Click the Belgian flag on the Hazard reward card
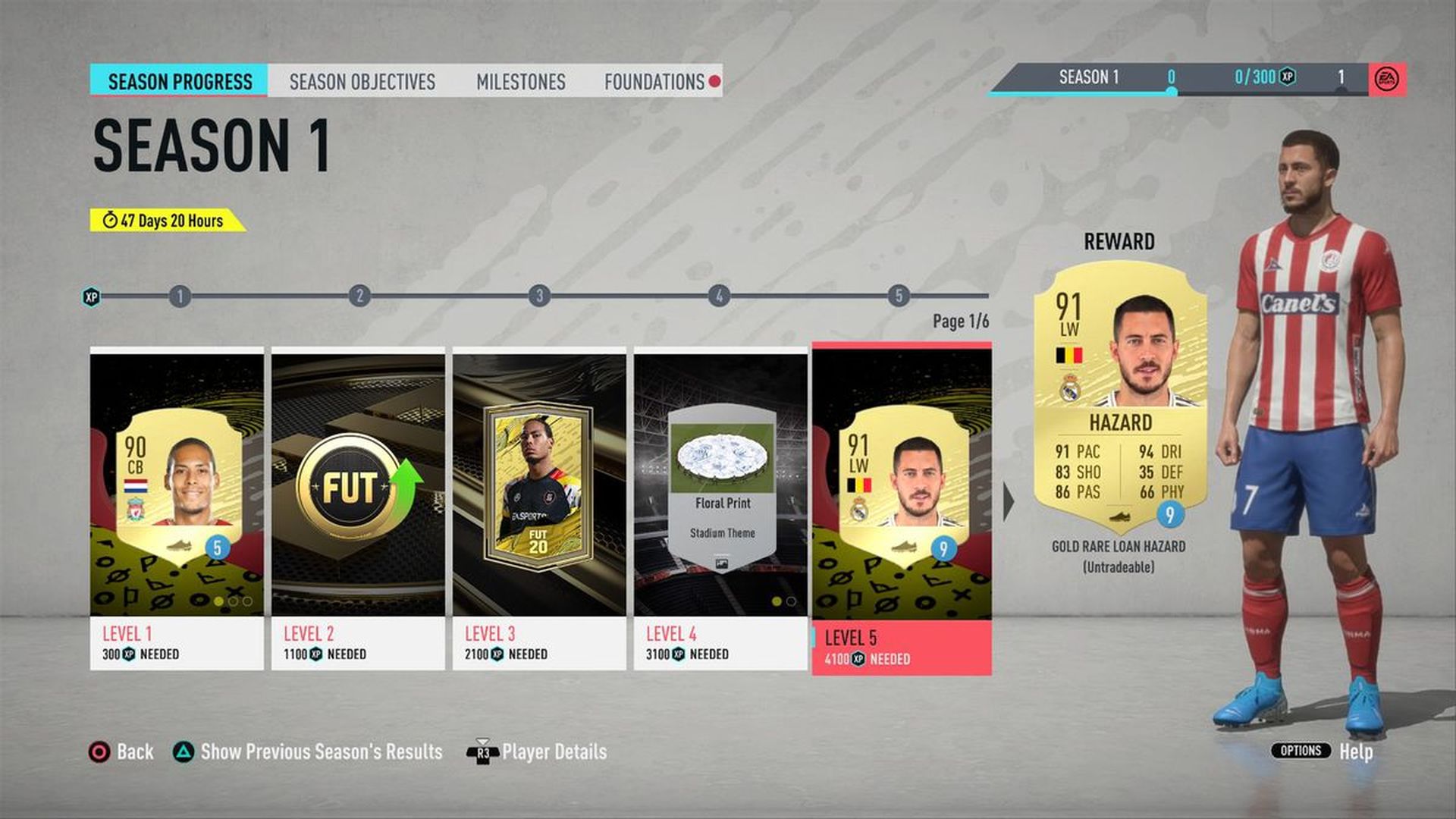 [1069, 354]
